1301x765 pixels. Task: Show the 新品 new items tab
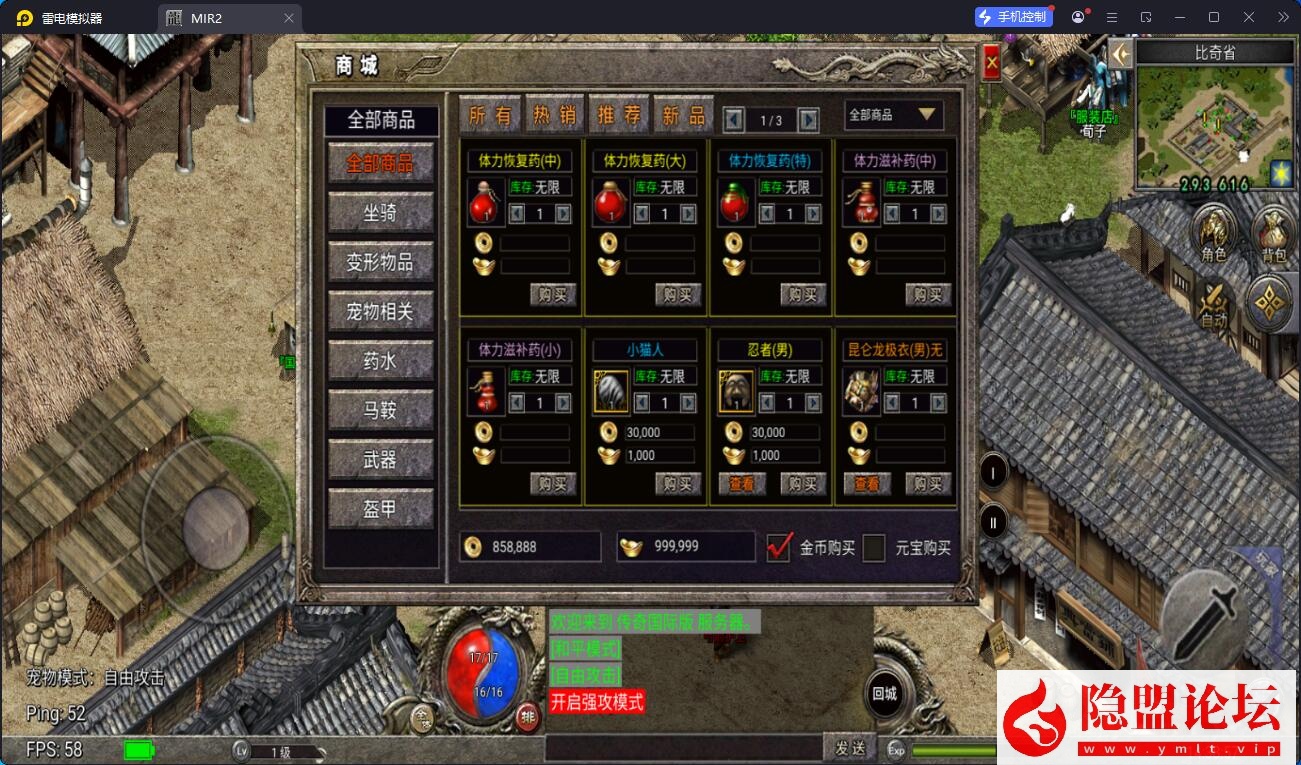click(x=683, y=115)
